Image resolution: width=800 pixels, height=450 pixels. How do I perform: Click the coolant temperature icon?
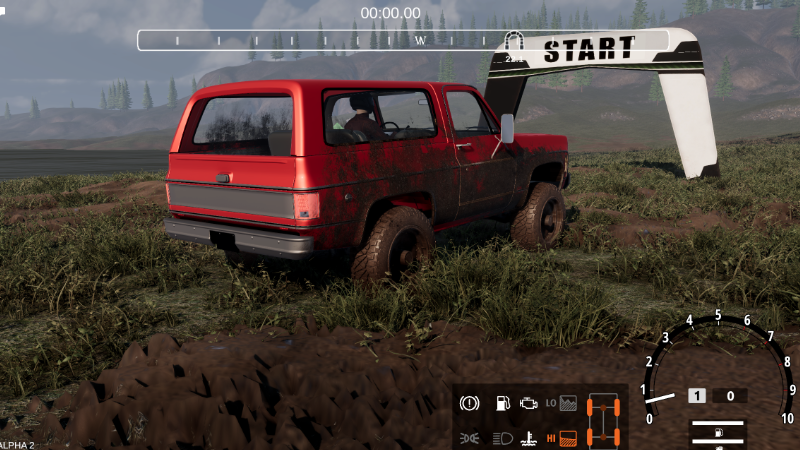(527, 437)
